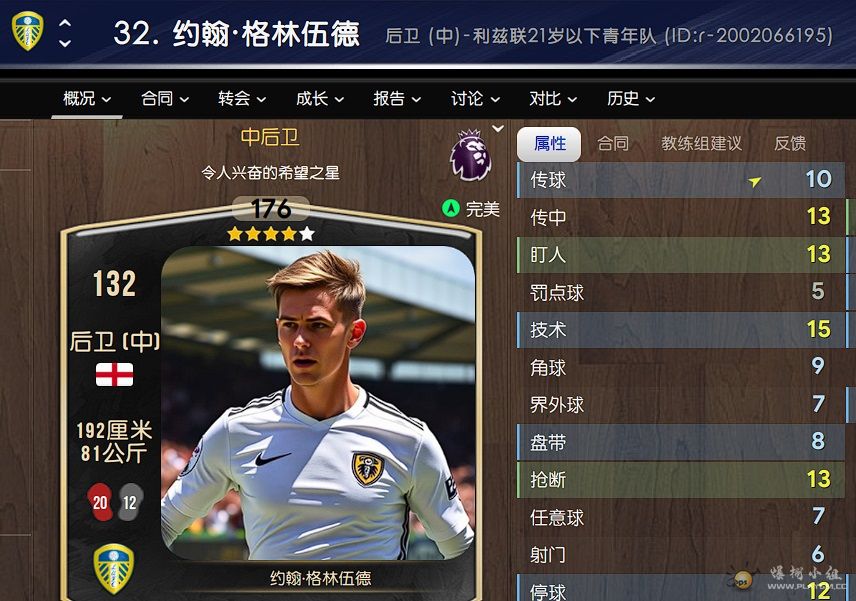Open the 历史 dropdown menu
Viewport: 856px width, 601px height.
point(630,98)
